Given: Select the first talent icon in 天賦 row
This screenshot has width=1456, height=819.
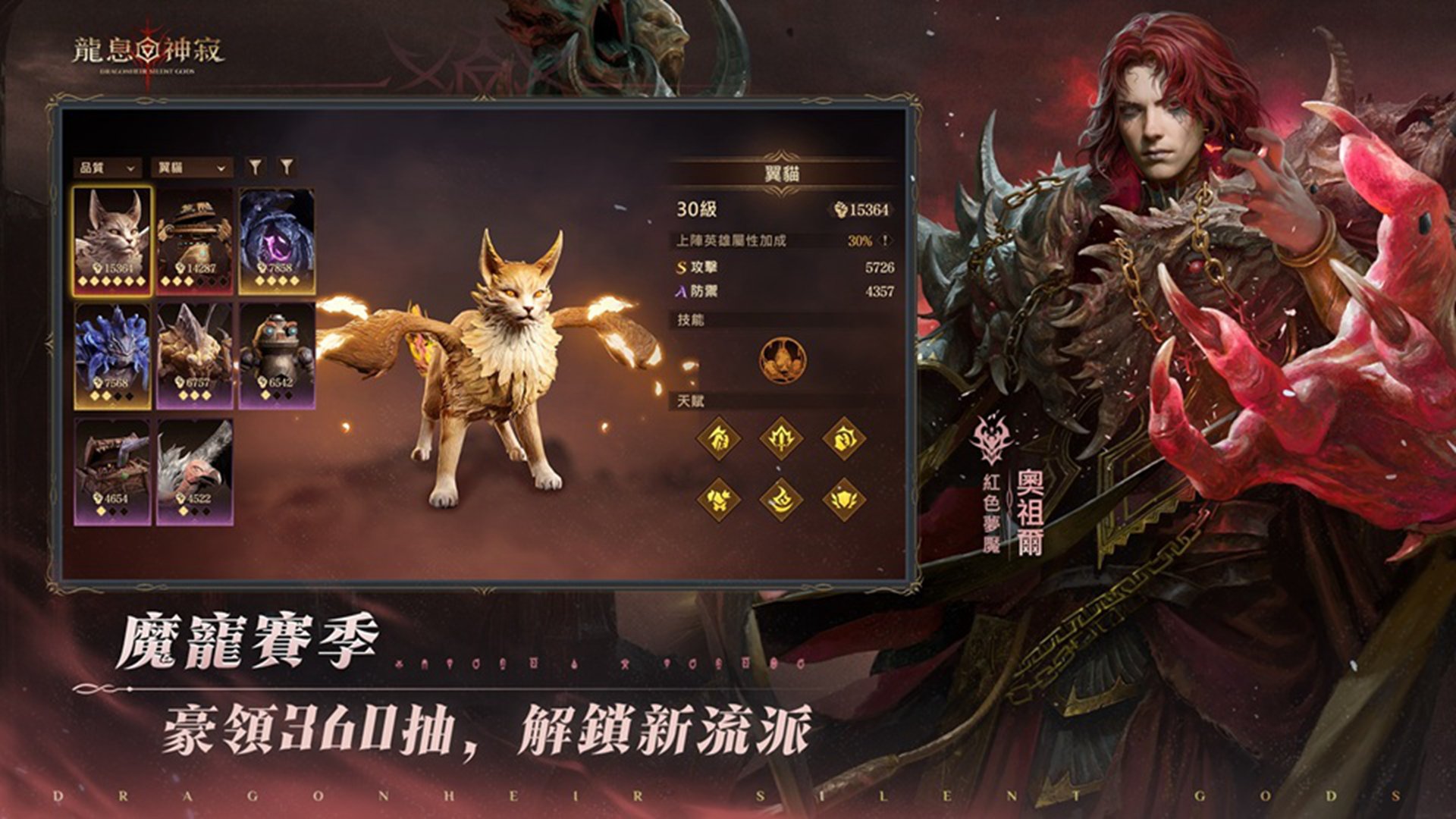Looking at the screenshot, I should [x=718, y=440].
